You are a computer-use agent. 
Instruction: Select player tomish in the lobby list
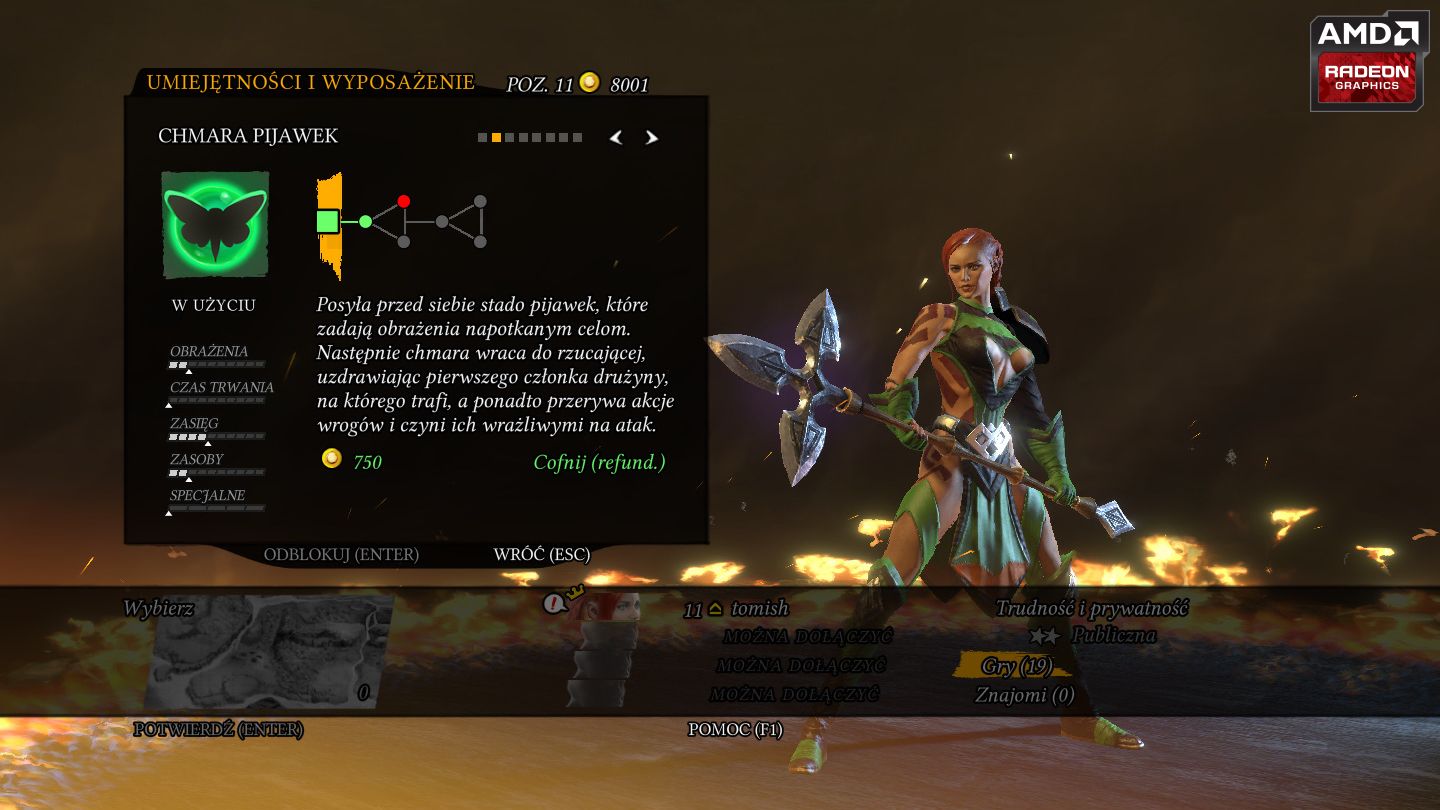point(759,608)
